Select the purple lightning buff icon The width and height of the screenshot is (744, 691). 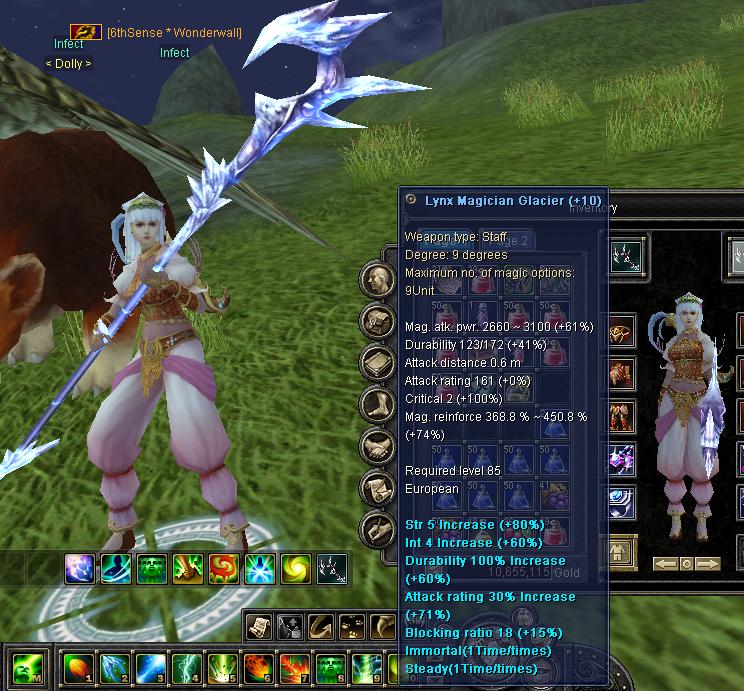pos(80,569)
